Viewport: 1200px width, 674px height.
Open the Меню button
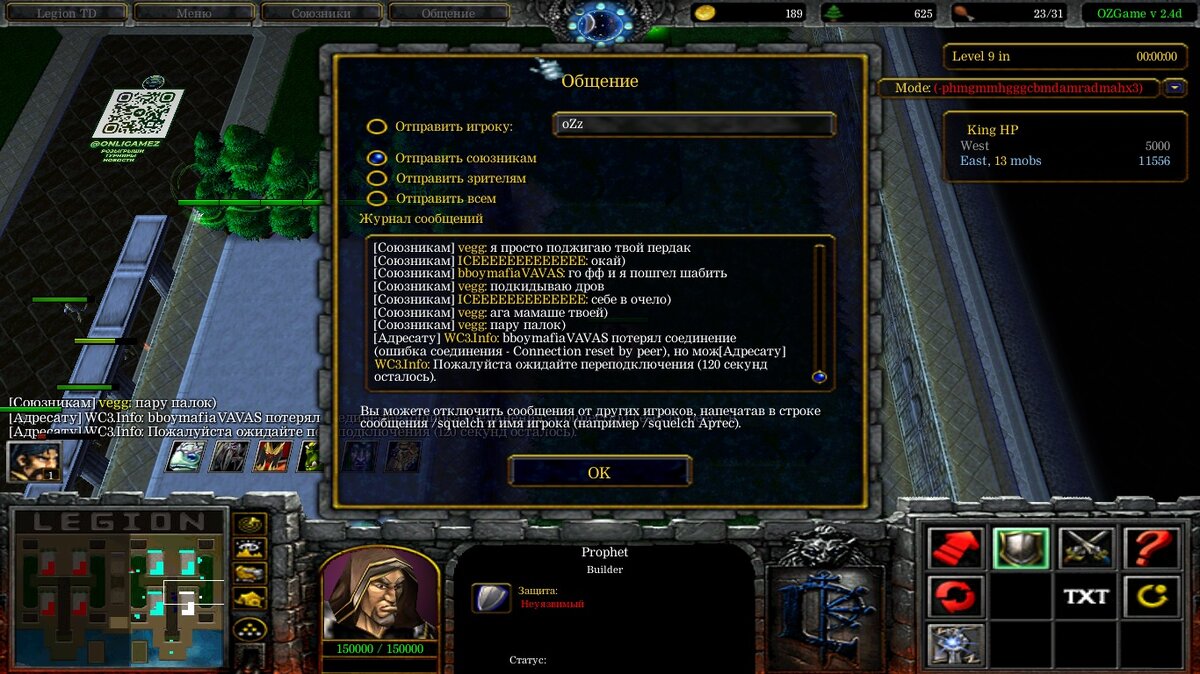[193, 13]
